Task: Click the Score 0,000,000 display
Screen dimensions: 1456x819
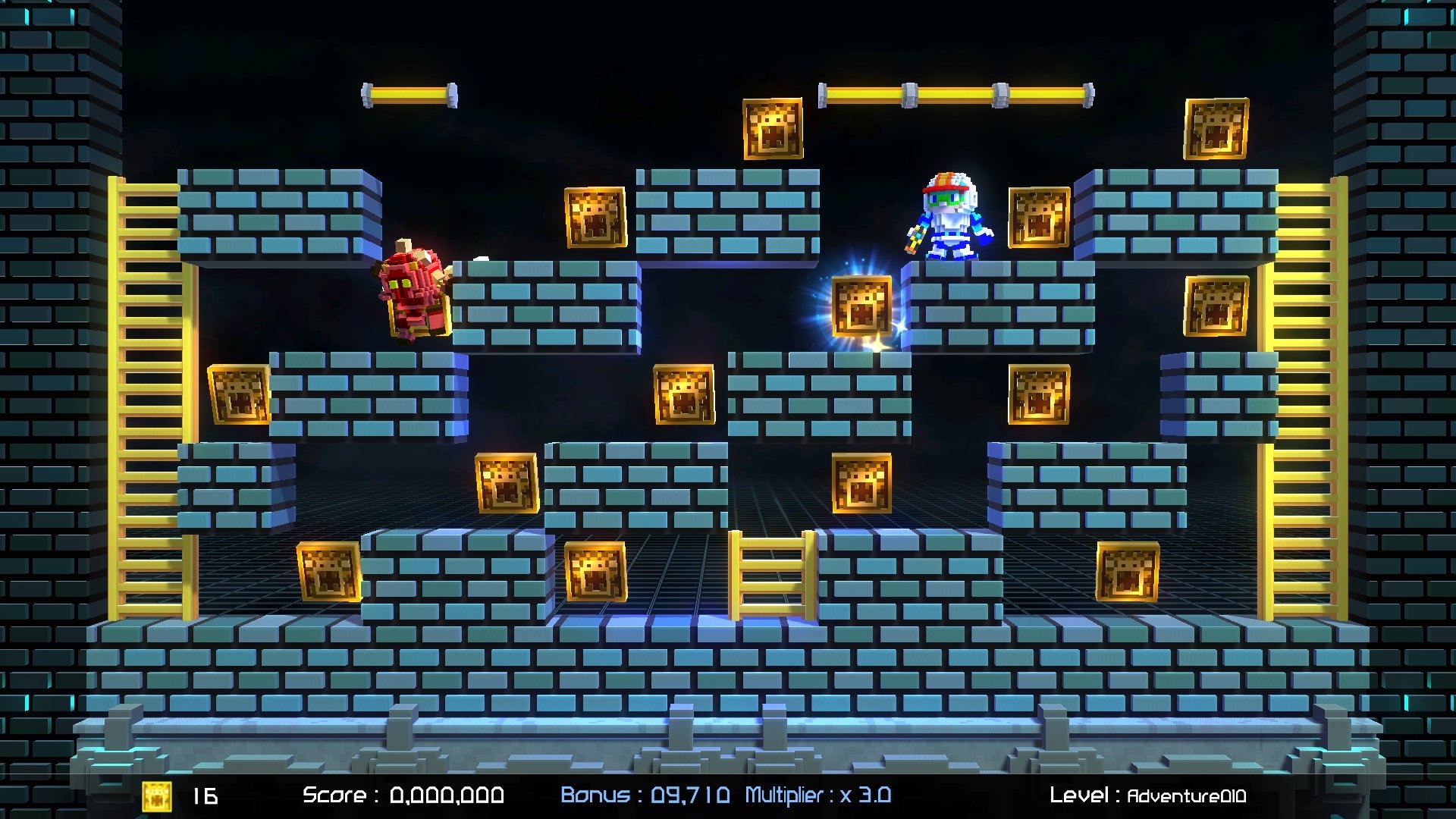Action: pos(402,795)
